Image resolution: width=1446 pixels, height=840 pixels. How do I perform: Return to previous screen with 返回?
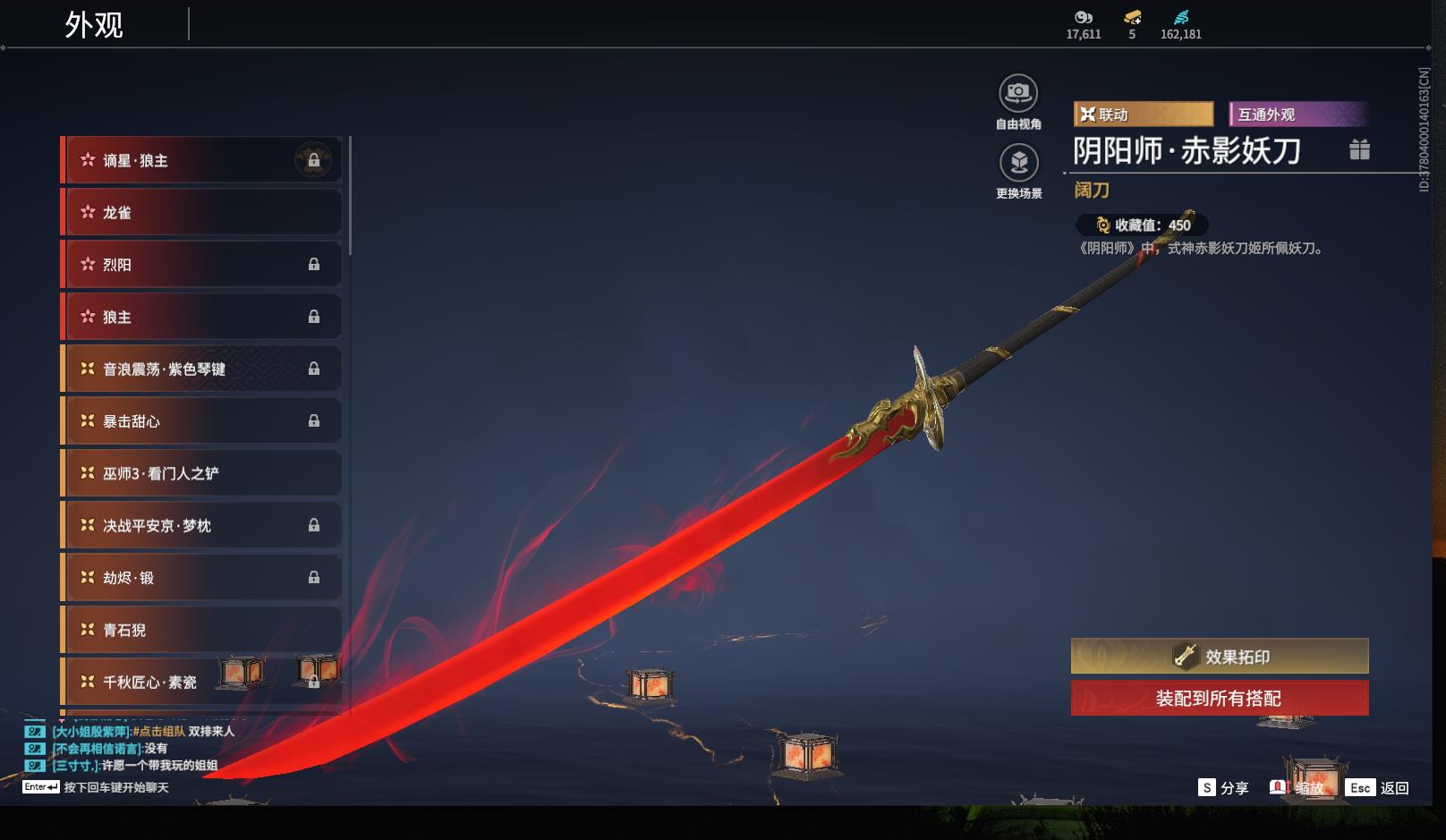coord(1379,787)
